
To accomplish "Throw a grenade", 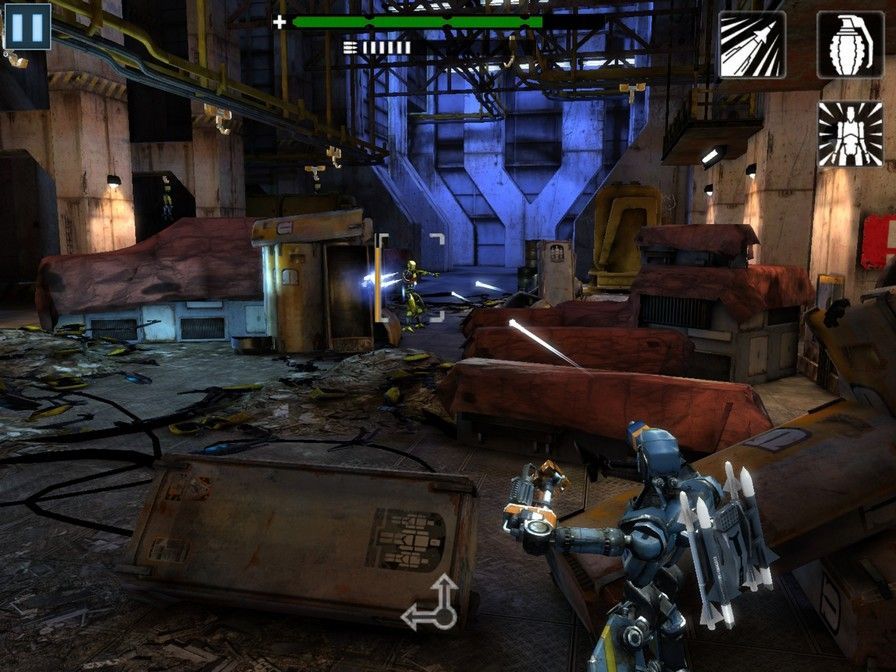I will 850,44.
